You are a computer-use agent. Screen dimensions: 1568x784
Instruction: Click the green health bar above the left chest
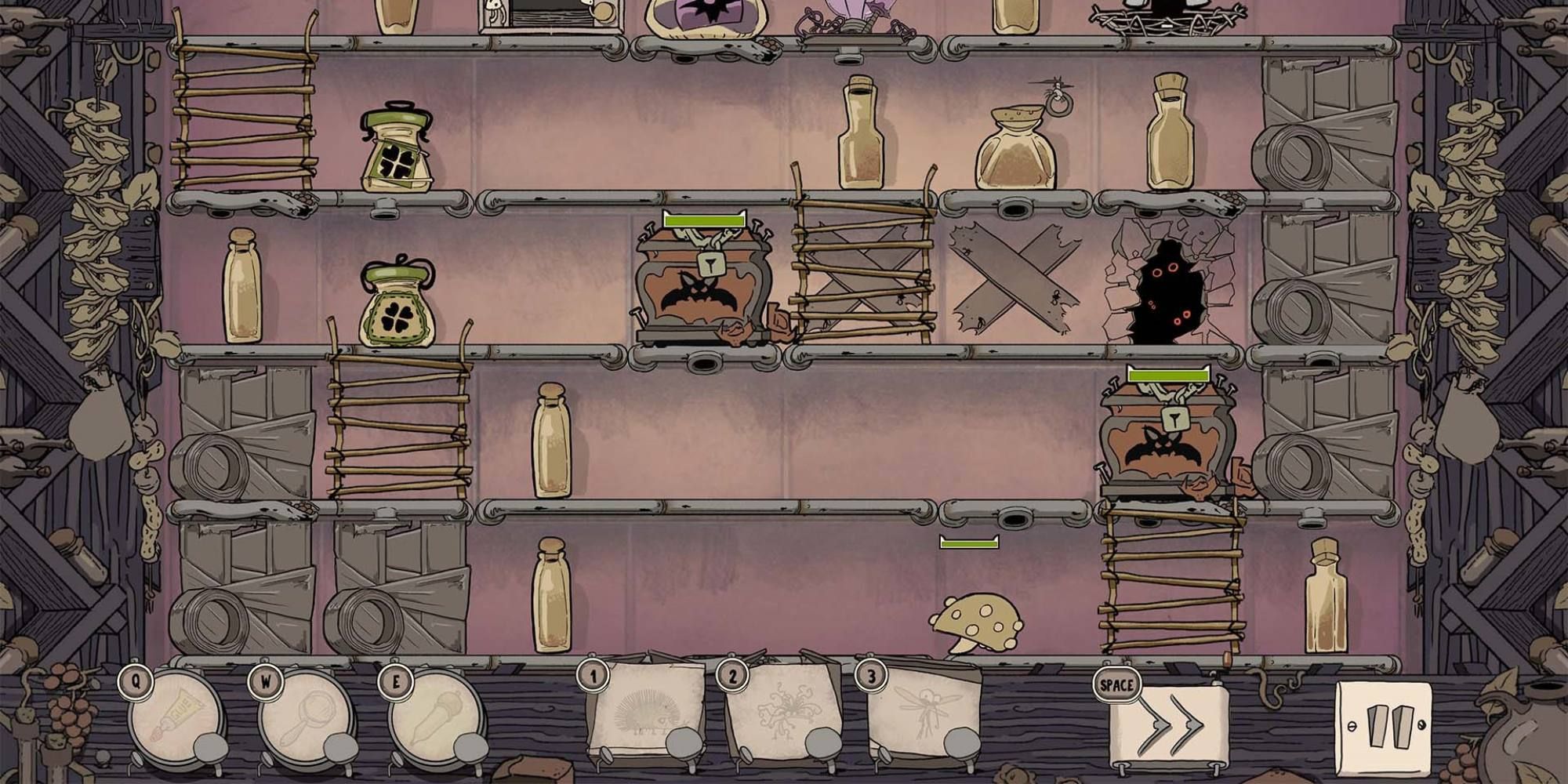click(703, 220)
